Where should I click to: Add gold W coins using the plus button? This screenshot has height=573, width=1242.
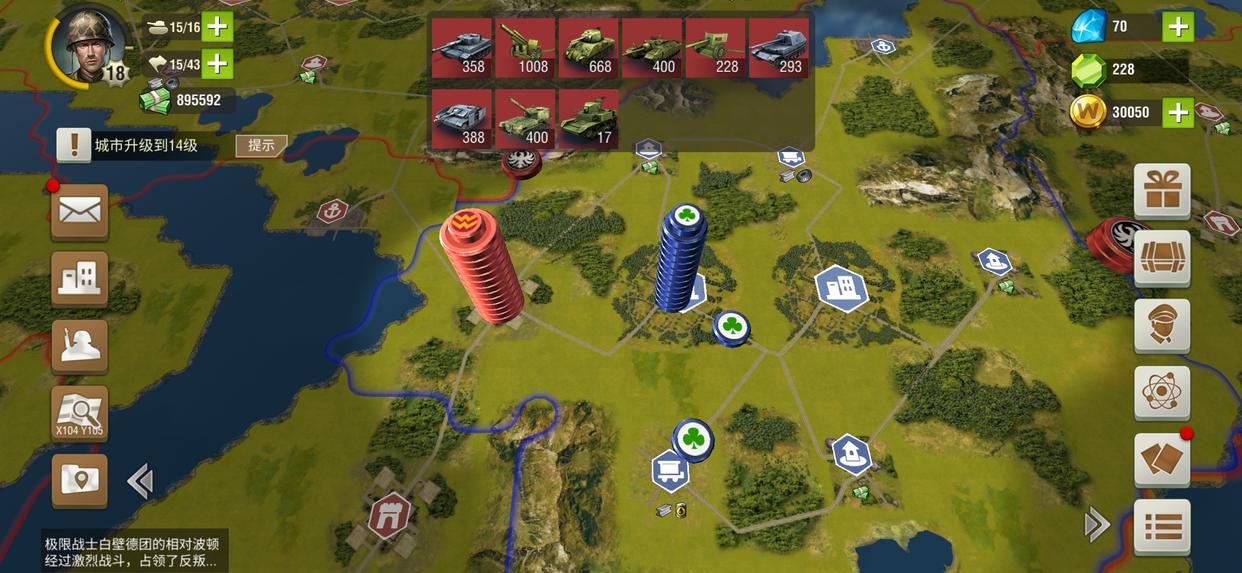click(x=1178, y=112)
